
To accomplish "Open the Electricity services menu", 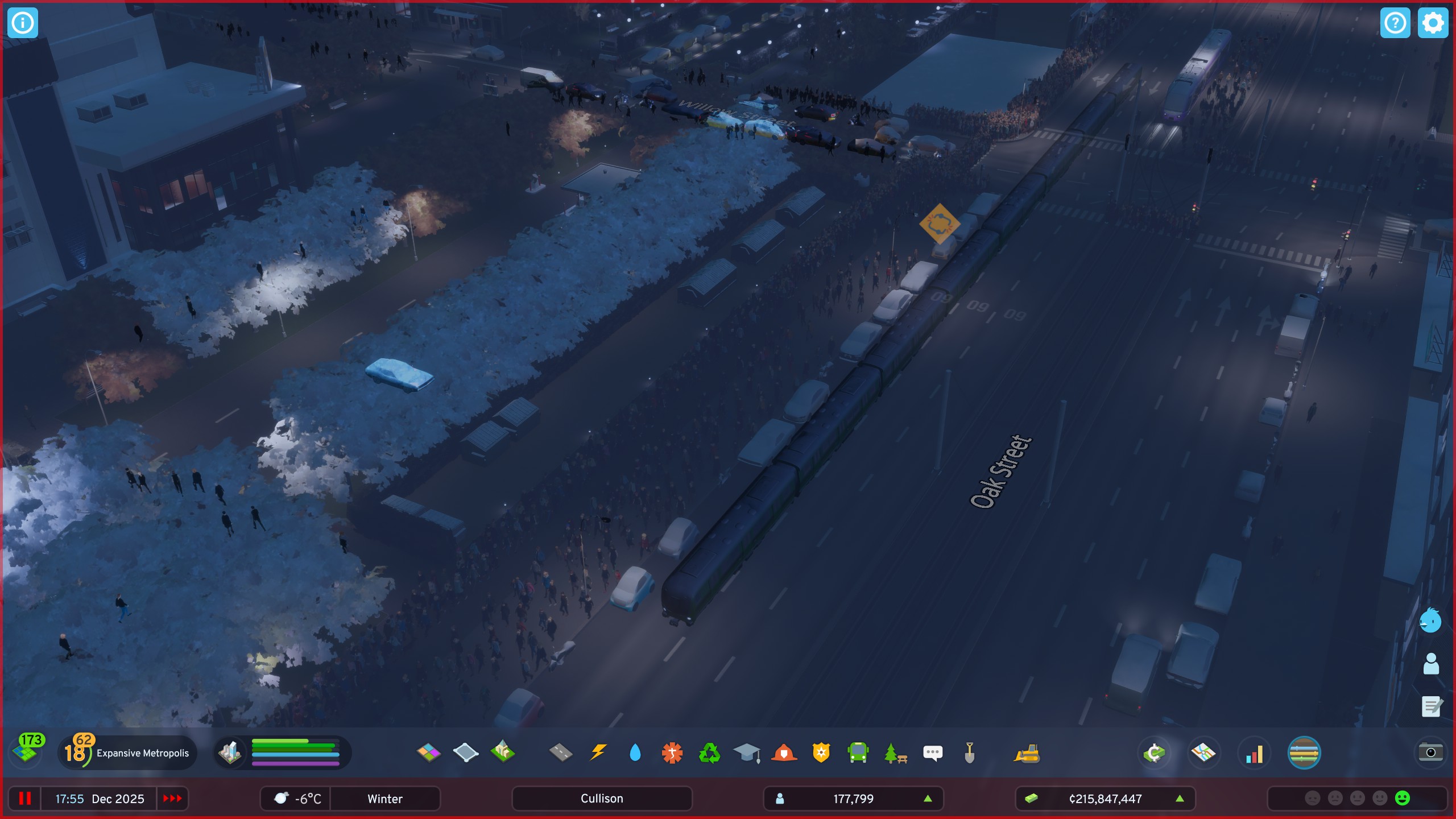I will coord(599,752).
